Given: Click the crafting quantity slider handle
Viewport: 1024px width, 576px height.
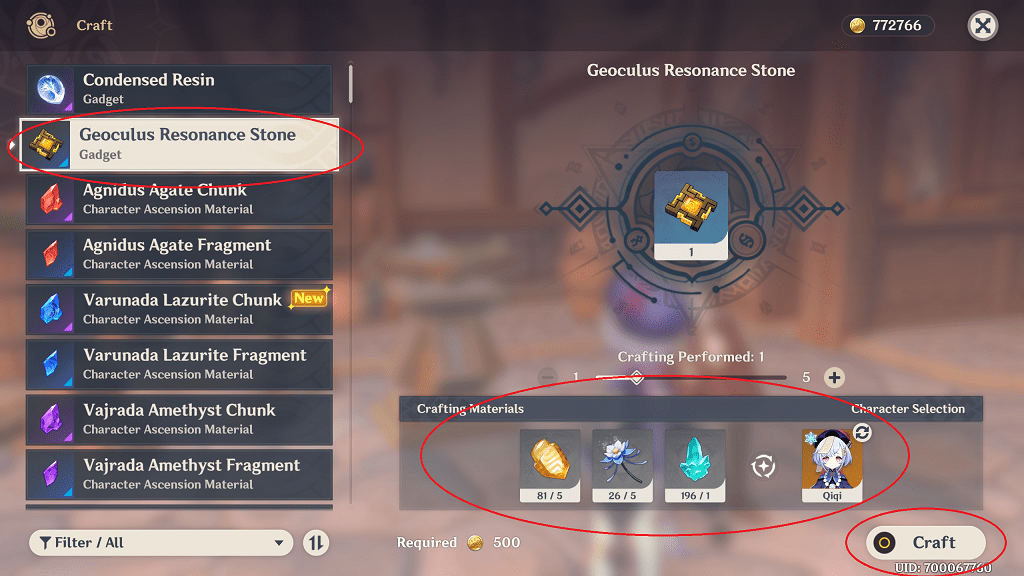Looking at the screenshot, I should click(x=635, y=377).
